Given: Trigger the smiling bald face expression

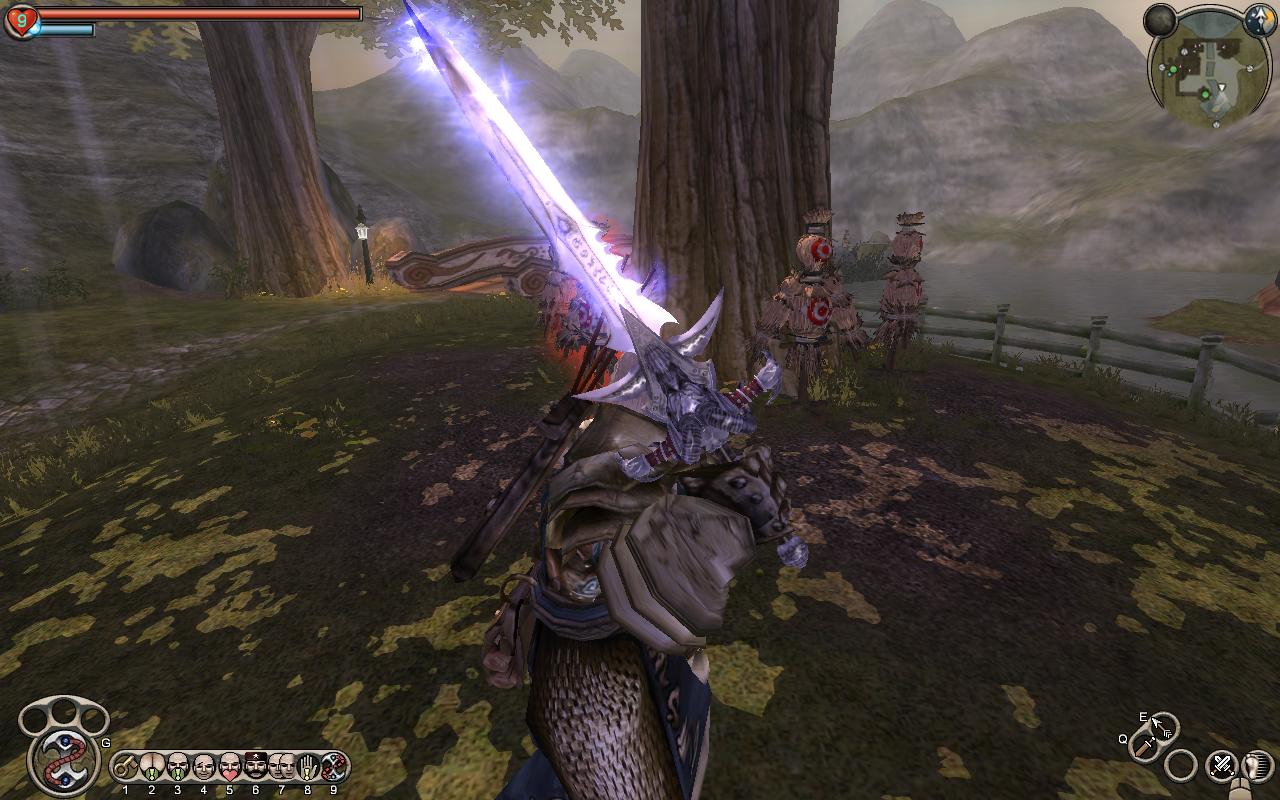Looking at the screenshot, I should coord(204,767).
